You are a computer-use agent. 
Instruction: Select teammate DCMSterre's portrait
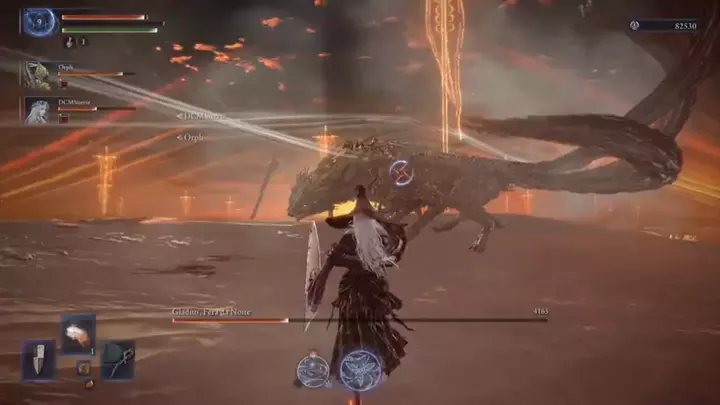39,110
